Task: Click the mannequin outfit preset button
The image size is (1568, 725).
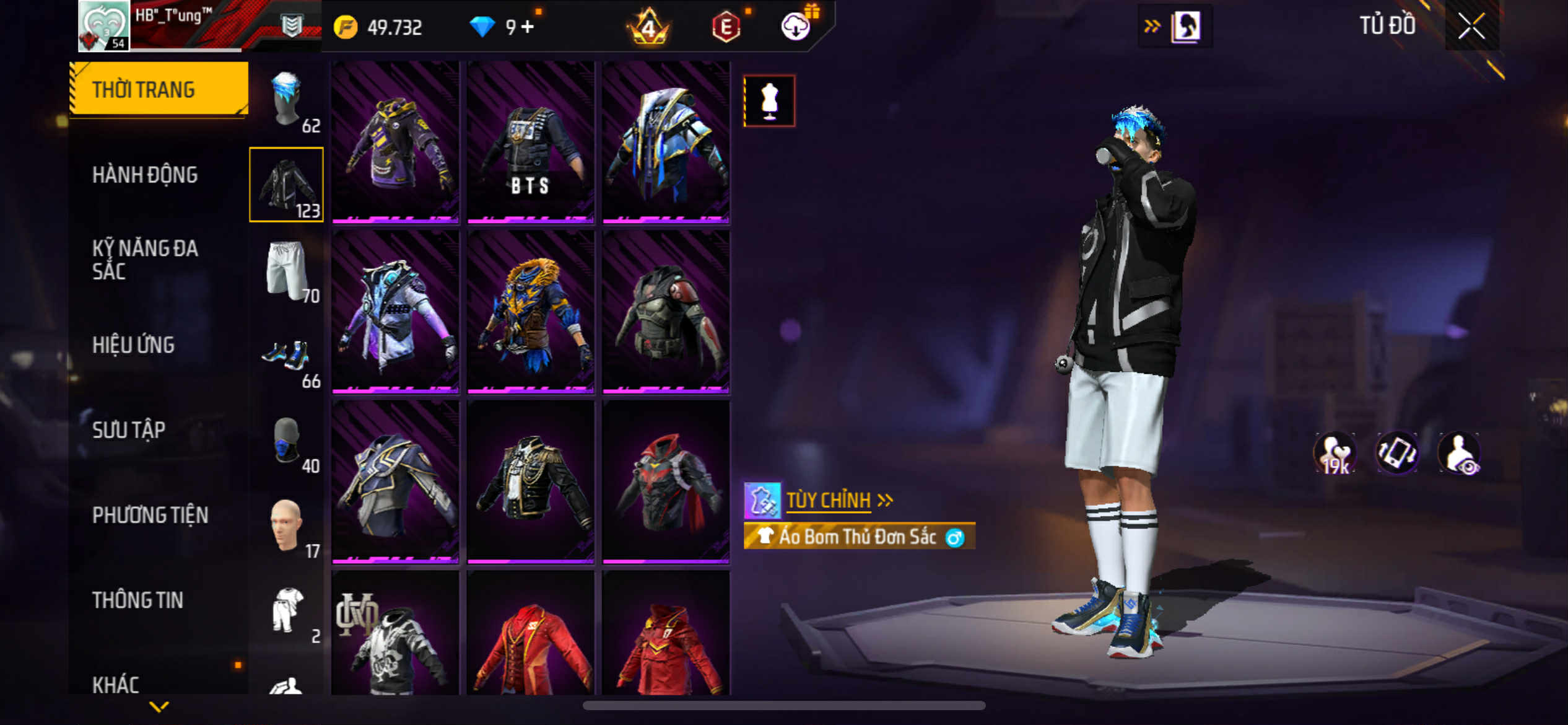Action: (769, 101)
